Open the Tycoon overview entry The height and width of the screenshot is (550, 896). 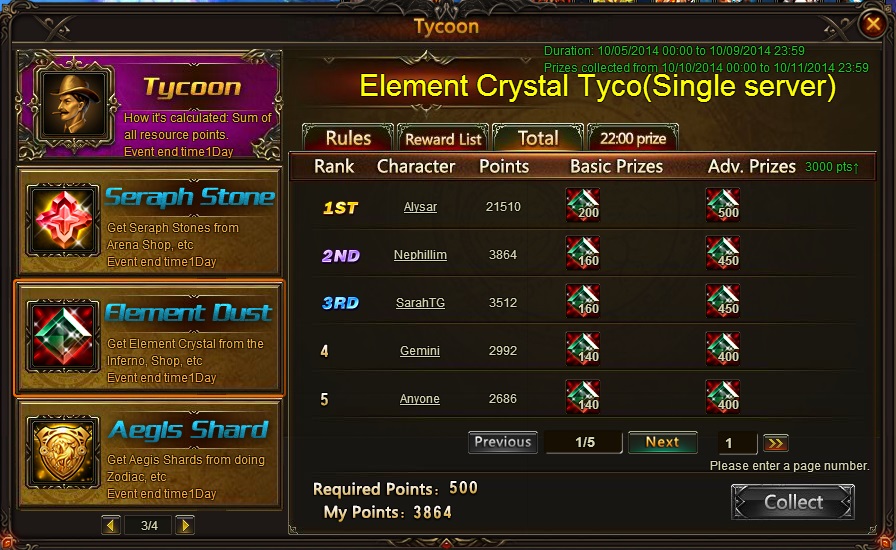pyautogui.click(x=150, y=105)
